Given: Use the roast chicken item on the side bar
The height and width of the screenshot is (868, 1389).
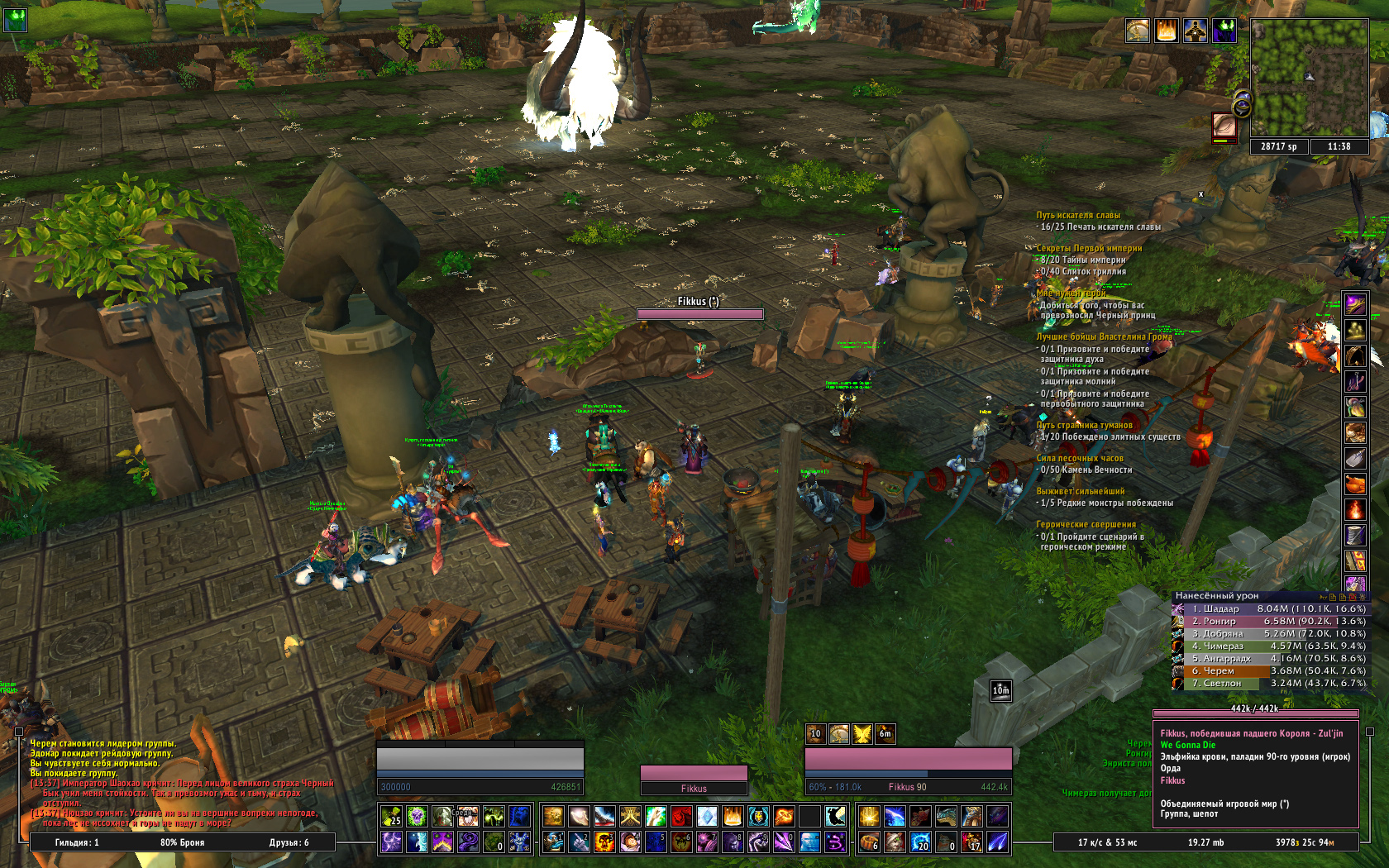Looking at the screenshot, I should (1355, 484).
